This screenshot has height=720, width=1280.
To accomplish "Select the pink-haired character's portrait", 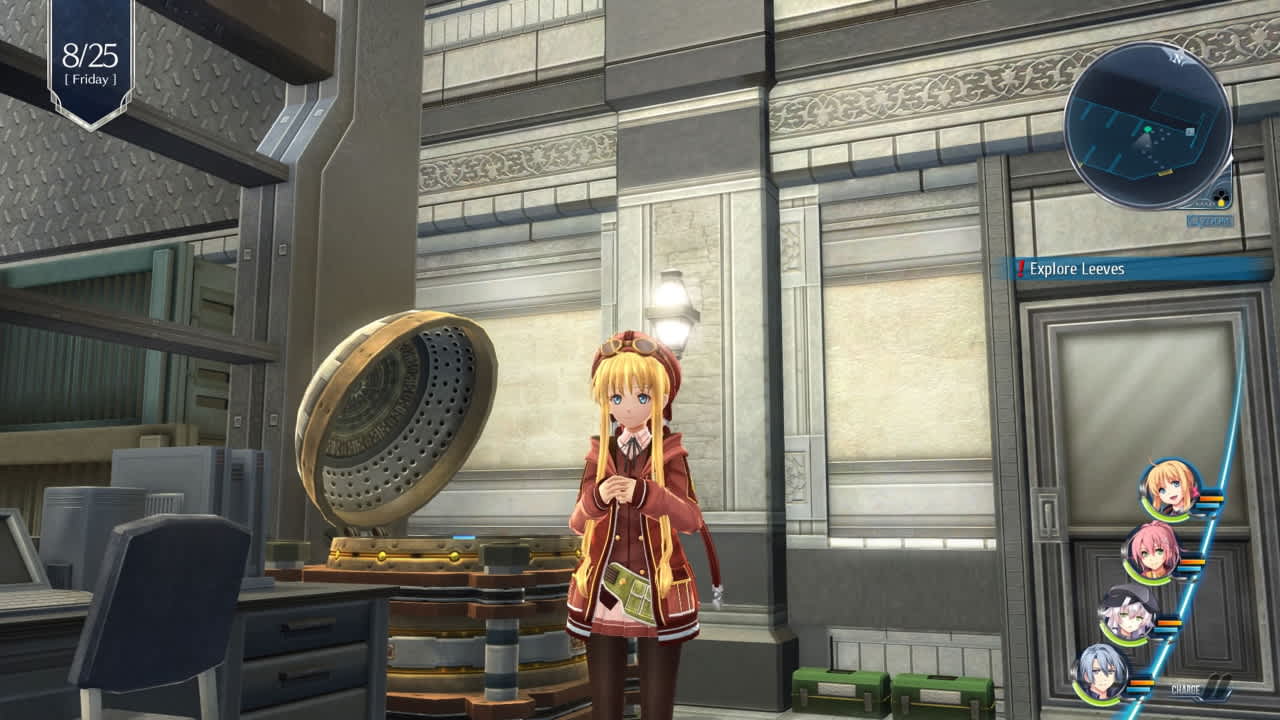I will (1151, 553).
